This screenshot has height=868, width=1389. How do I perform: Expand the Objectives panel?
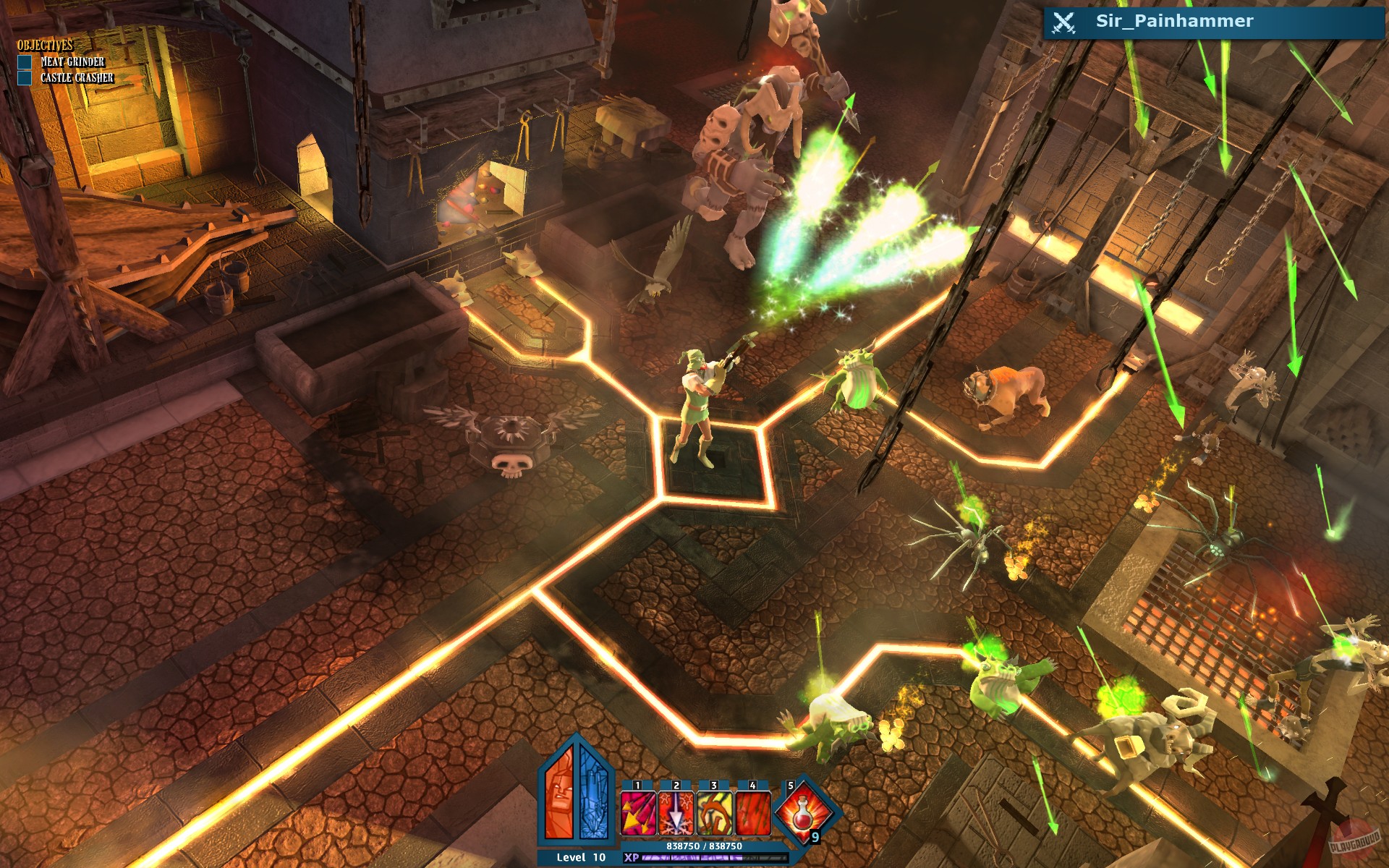[x=45, y=45]
